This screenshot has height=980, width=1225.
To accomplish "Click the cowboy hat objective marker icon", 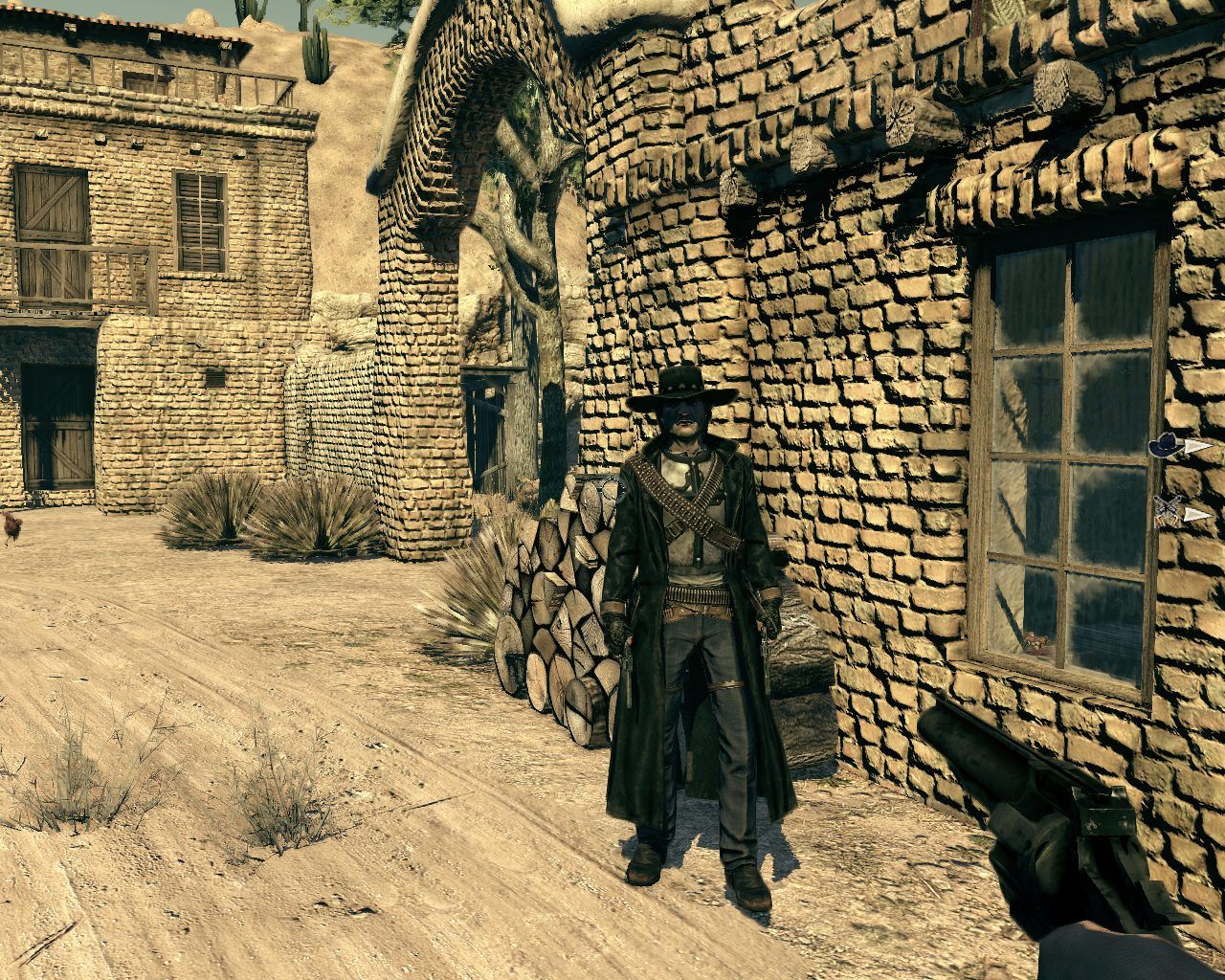I will (x=1165, y=444).
